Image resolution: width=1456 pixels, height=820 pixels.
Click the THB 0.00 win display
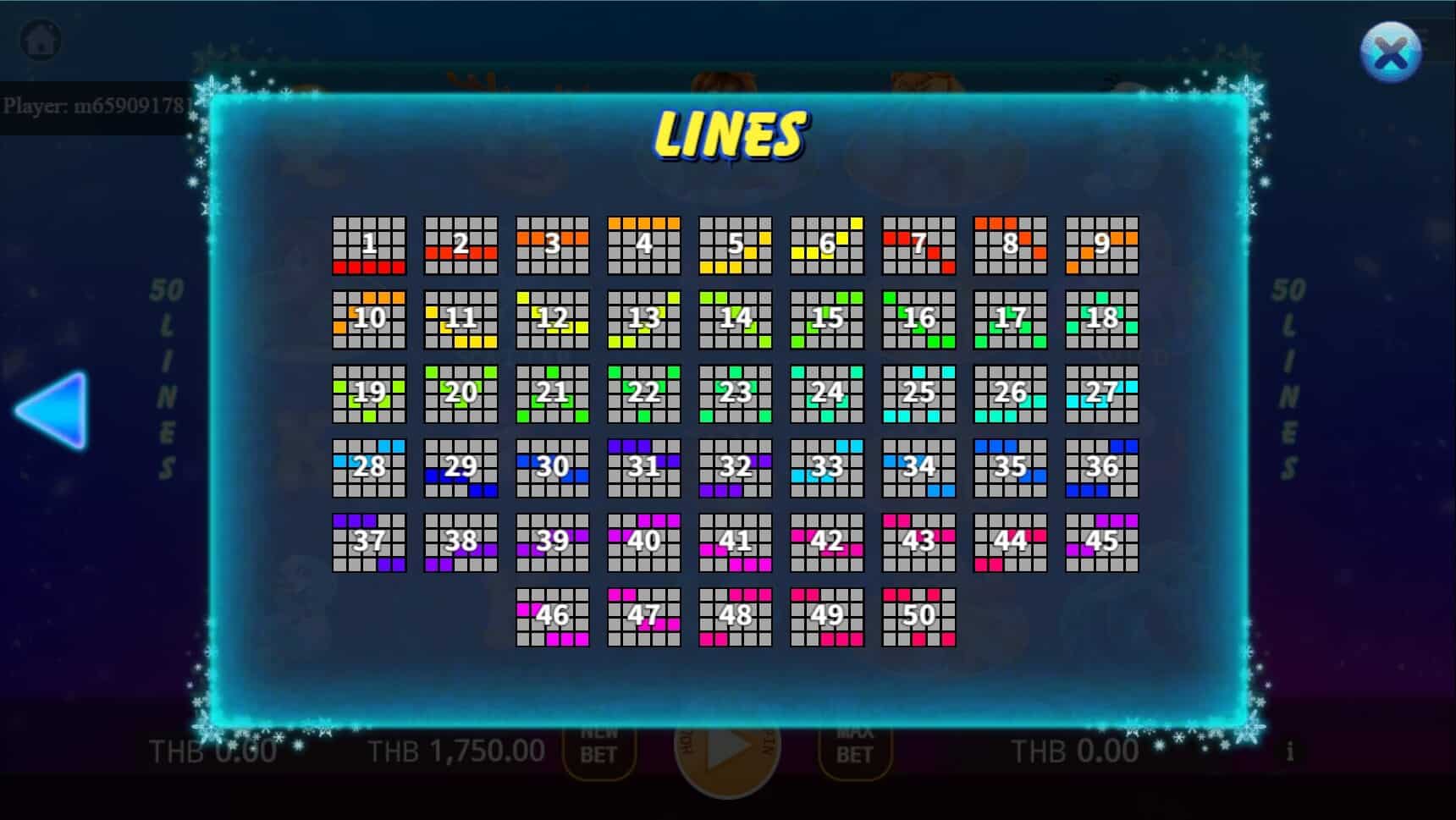(1076, 750)
